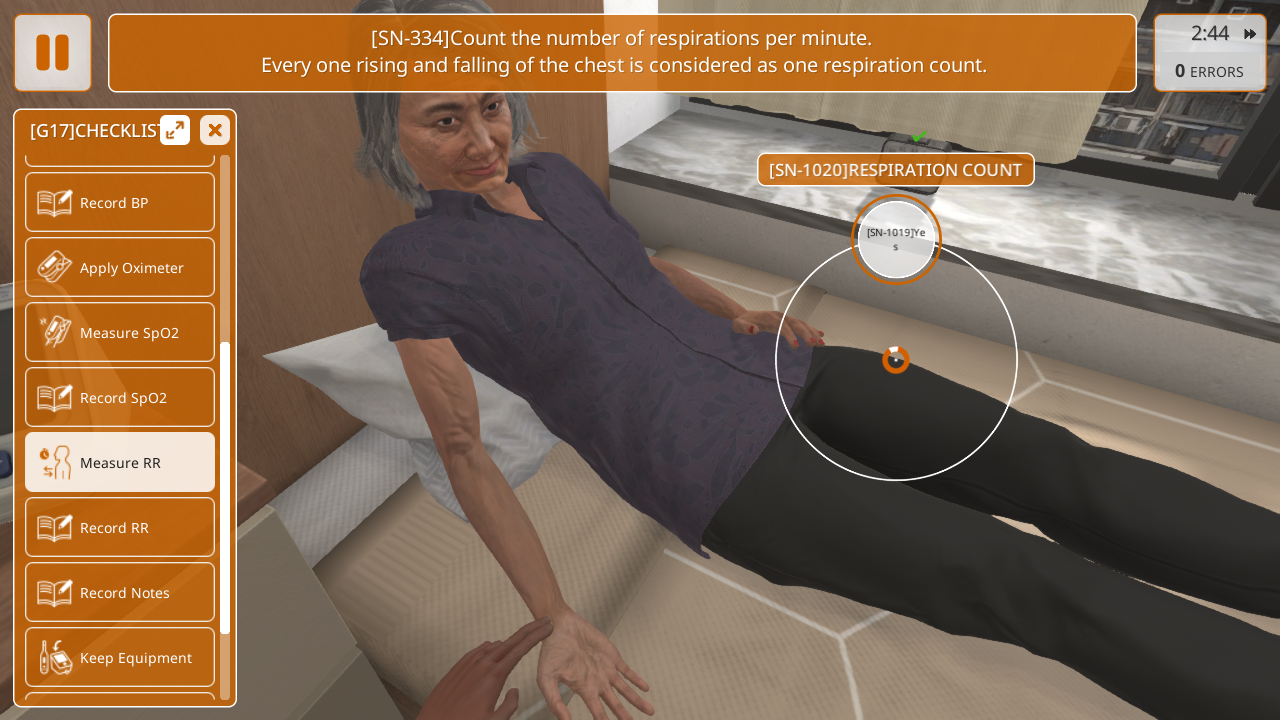The height and width of the screenshot is (720, 1280).
Task: Select Measure SpO2 step
Action: pyautogui.click(x=120, y=332)
